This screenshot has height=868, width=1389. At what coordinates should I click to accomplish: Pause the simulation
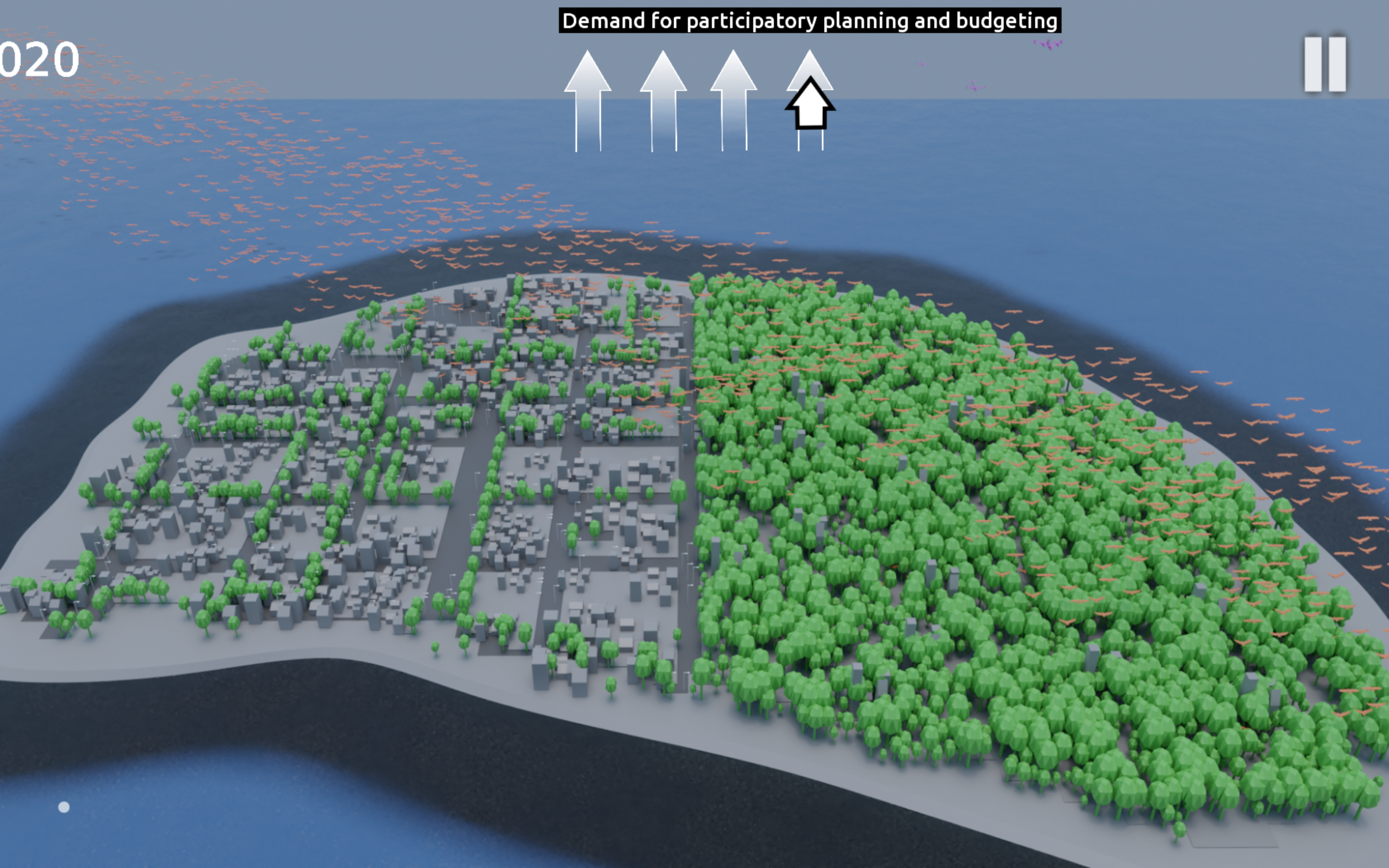(1325, 64)
